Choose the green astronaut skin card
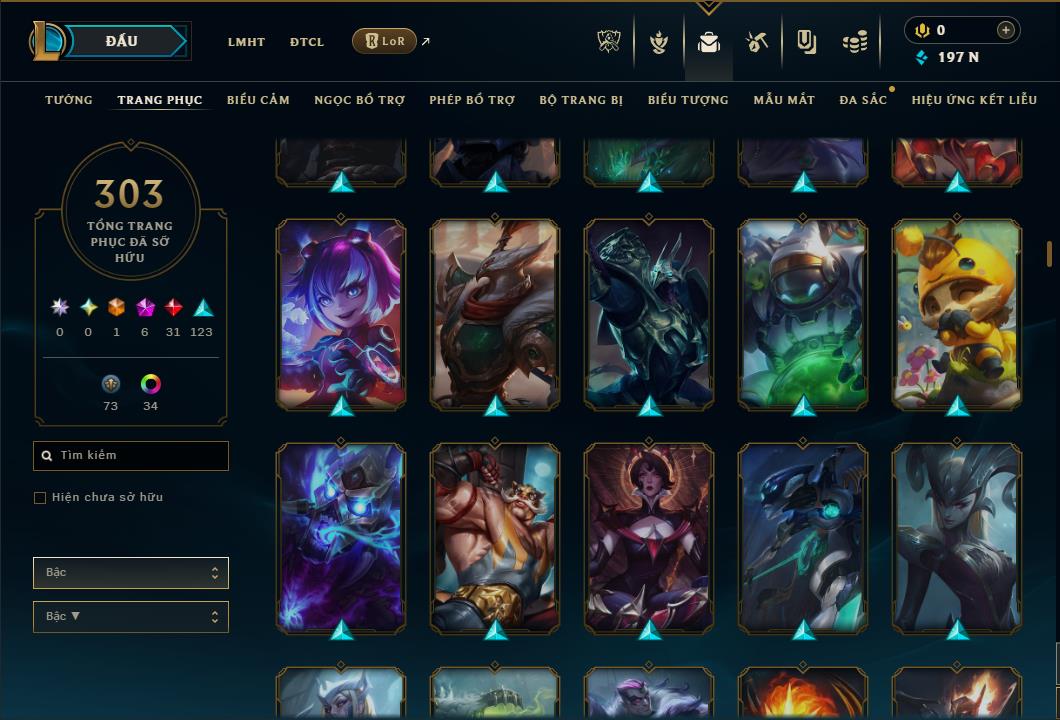Image resolution: width=1060 pixels, height=720 pixels. (803, 313)
